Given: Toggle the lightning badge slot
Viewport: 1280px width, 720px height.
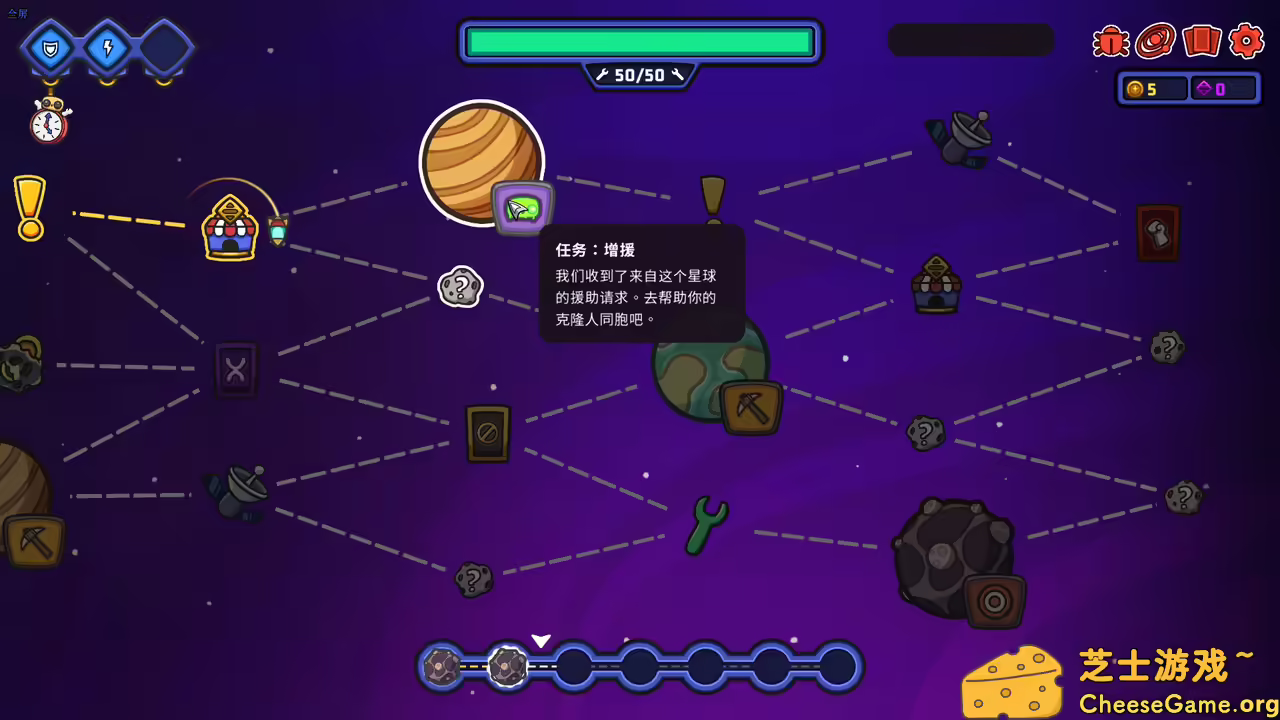Looking at the screenshot, I should 106,46.
